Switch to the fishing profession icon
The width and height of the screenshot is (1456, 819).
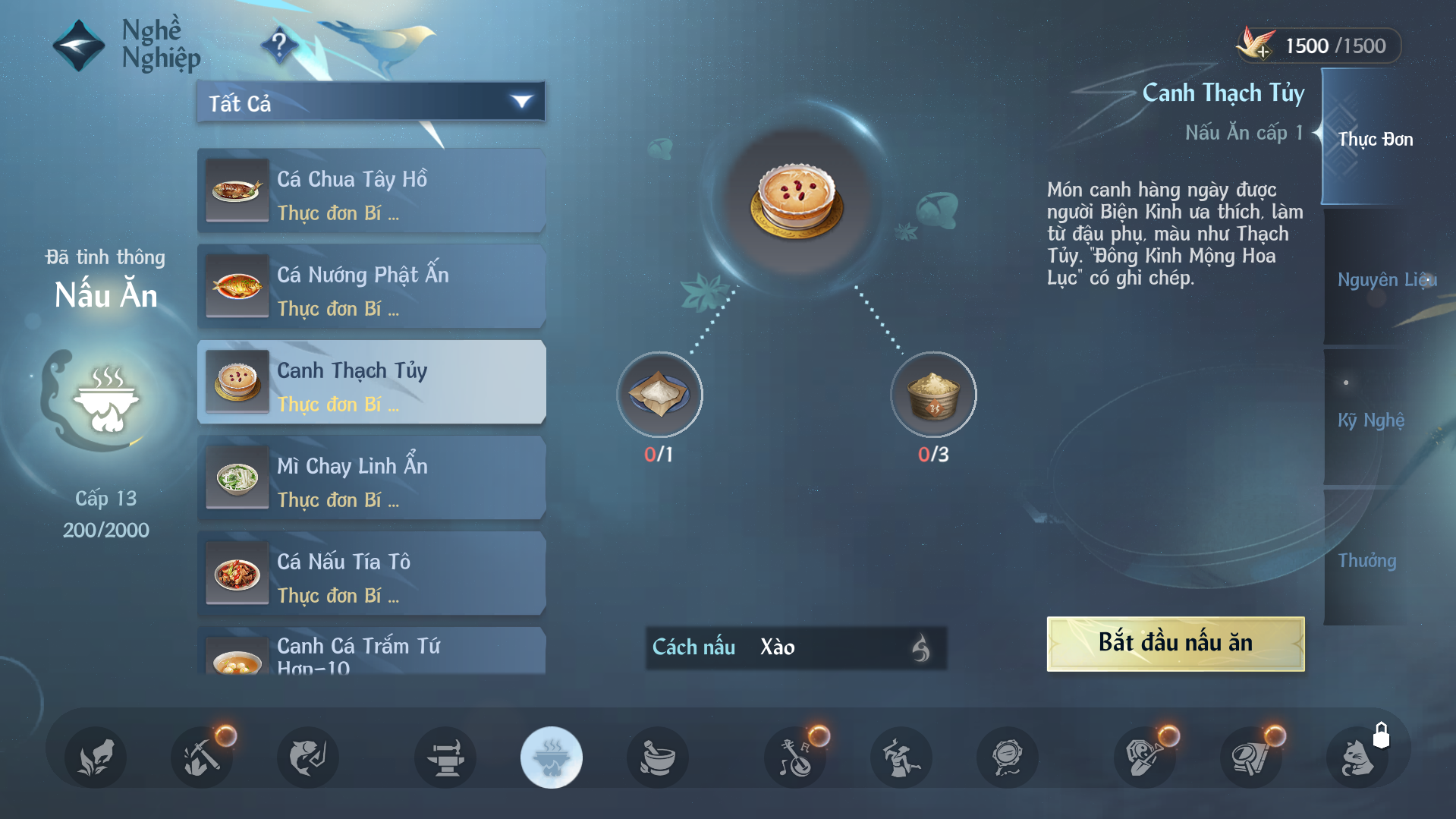[x=307, y=757]
